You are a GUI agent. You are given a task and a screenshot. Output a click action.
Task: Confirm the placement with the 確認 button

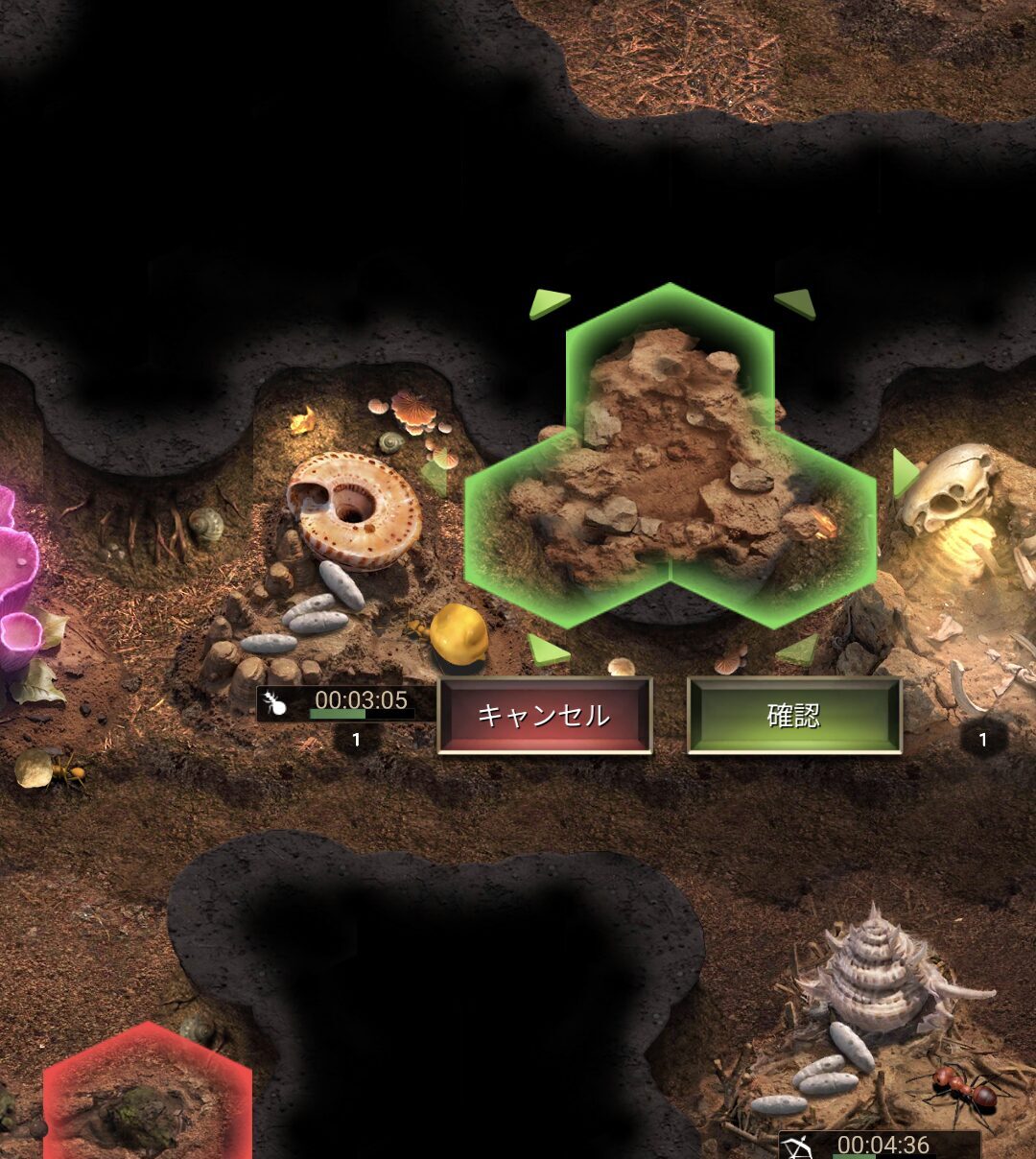click(794, 716)
